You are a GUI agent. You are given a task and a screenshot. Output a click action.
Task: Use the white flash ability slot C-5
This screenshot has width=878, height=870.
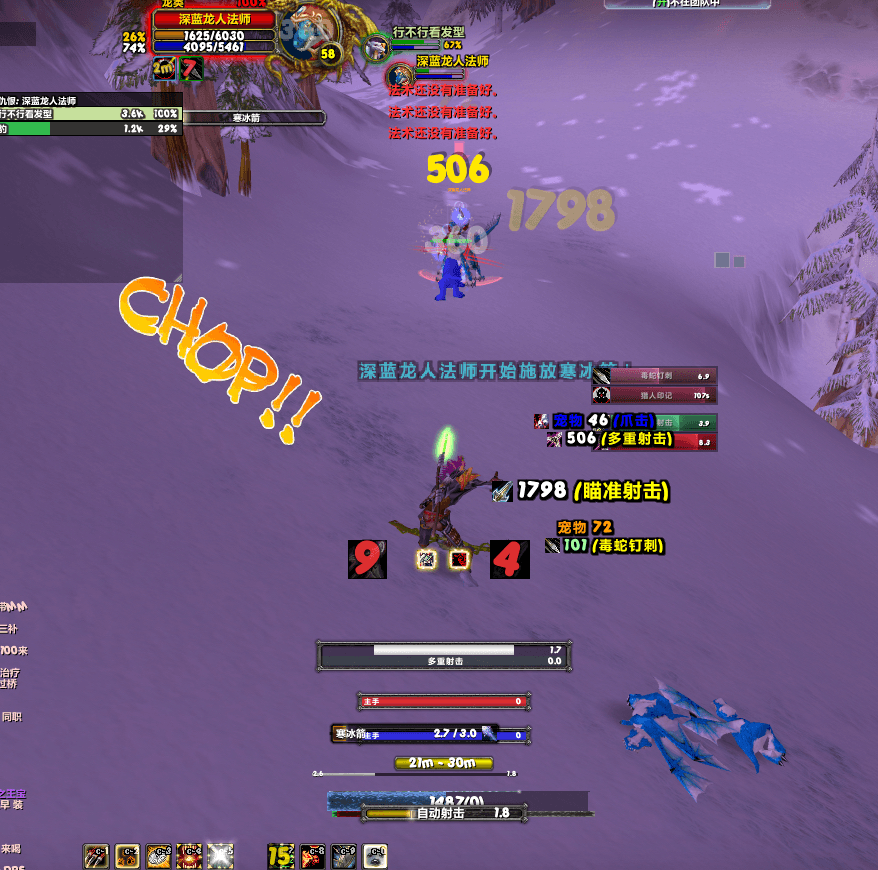pos(220,856)
